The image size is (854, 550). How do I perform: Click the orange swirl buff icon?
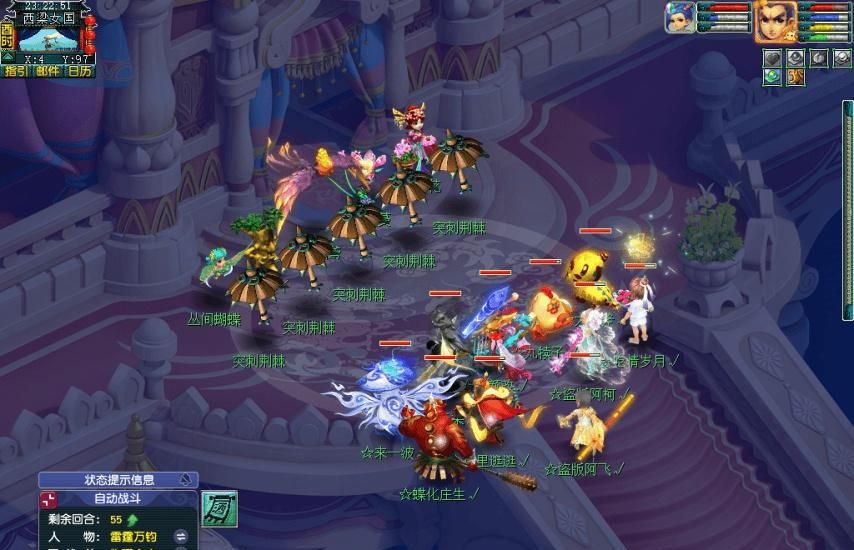coord(795,77)
